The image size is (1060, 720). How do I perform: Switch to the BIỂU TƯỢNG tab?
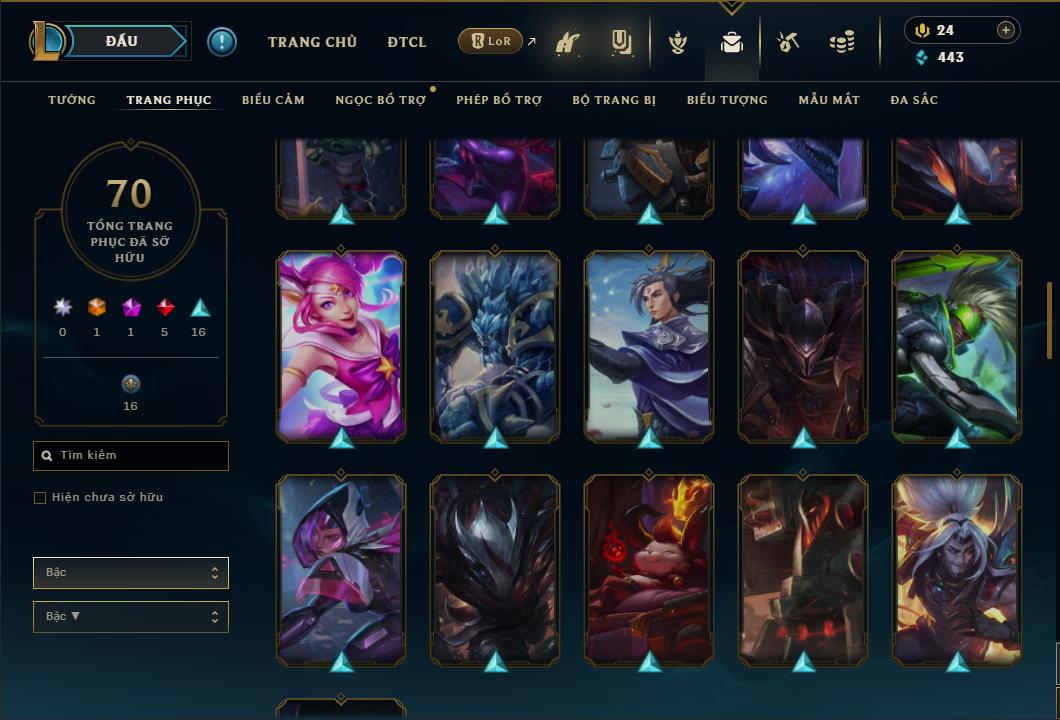(x=727, y=100)
